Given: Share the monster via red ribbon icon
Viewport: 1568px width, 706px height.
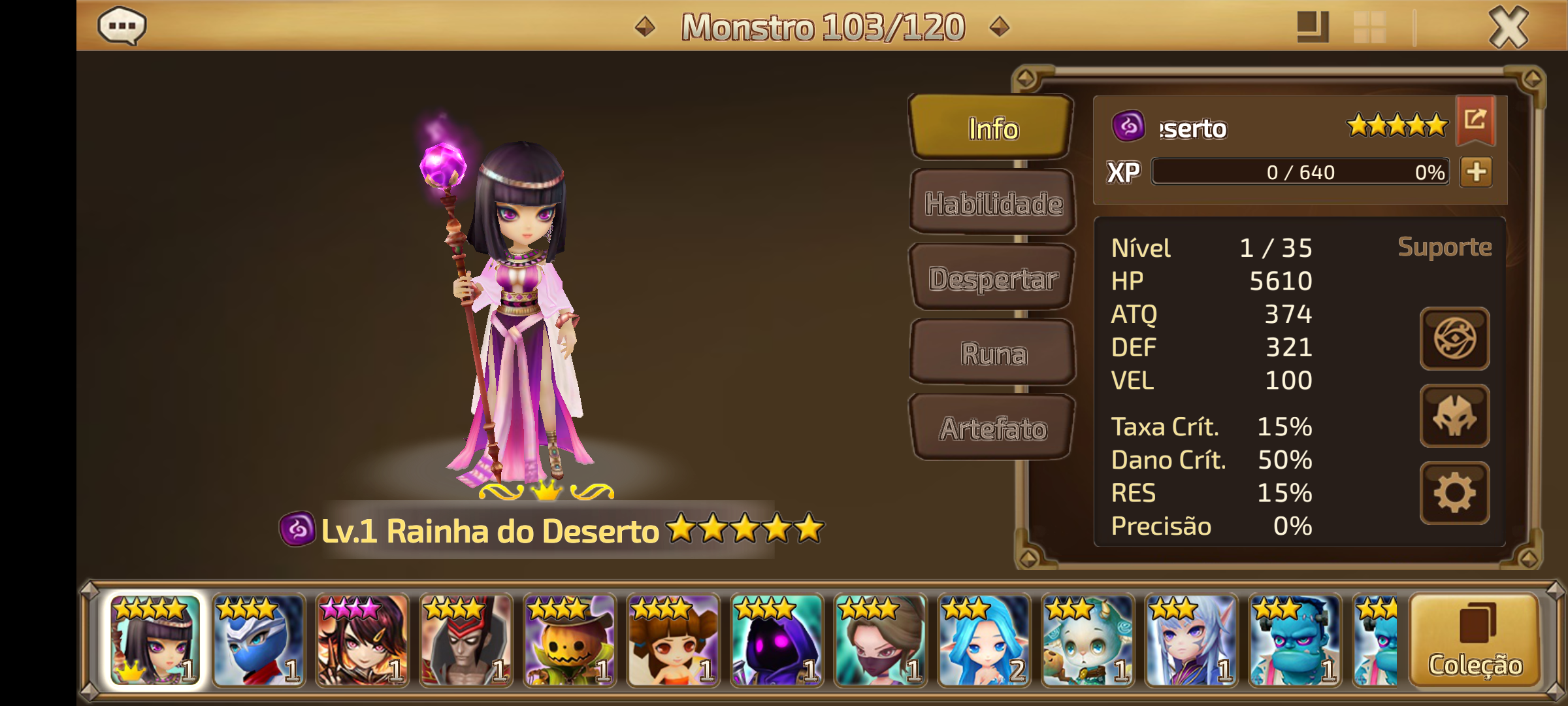Looking at the screenshot, I should pyautogui.click(x=1475, y=120).
